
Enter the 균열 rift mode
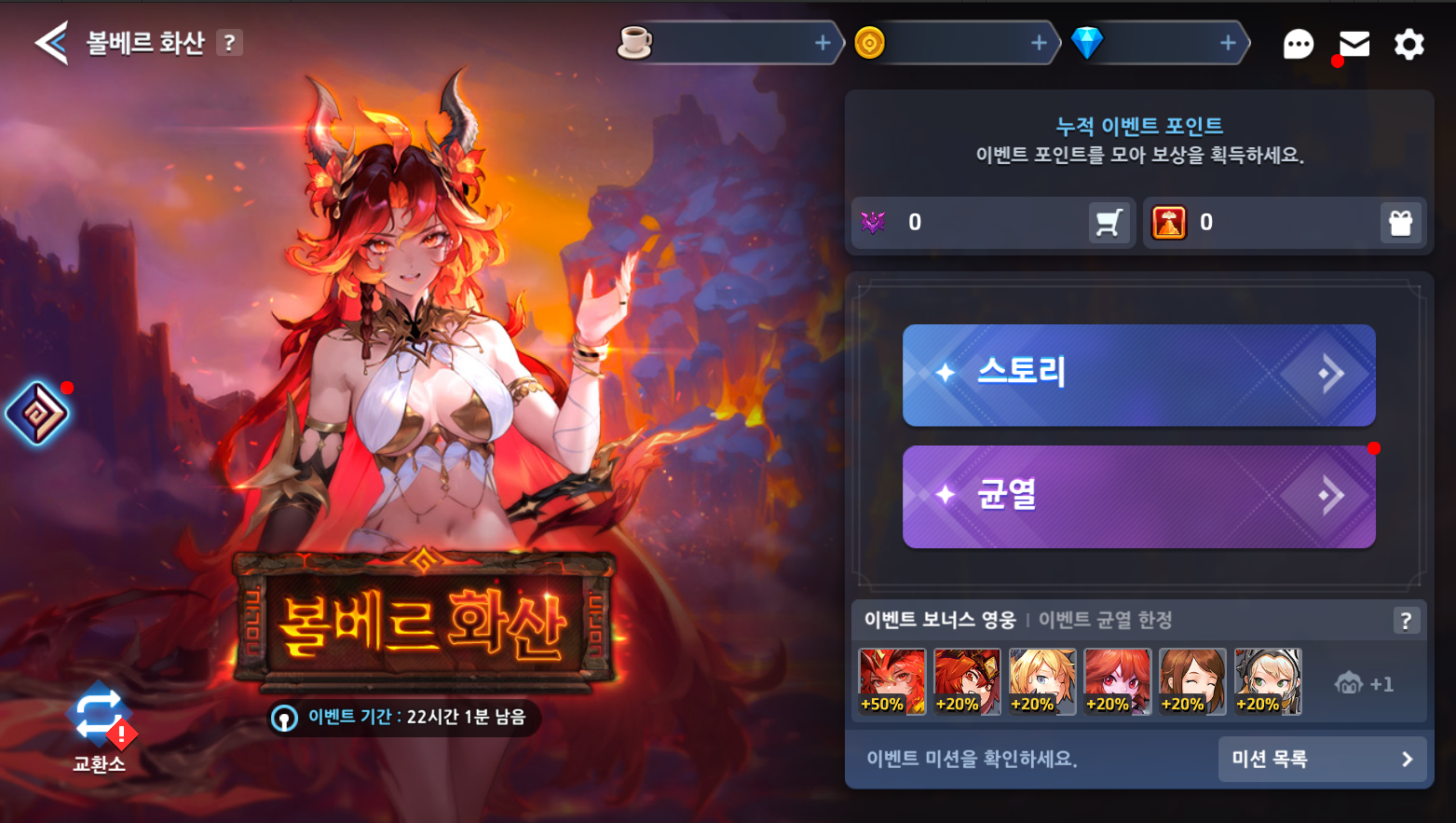tap(1138, 496)
